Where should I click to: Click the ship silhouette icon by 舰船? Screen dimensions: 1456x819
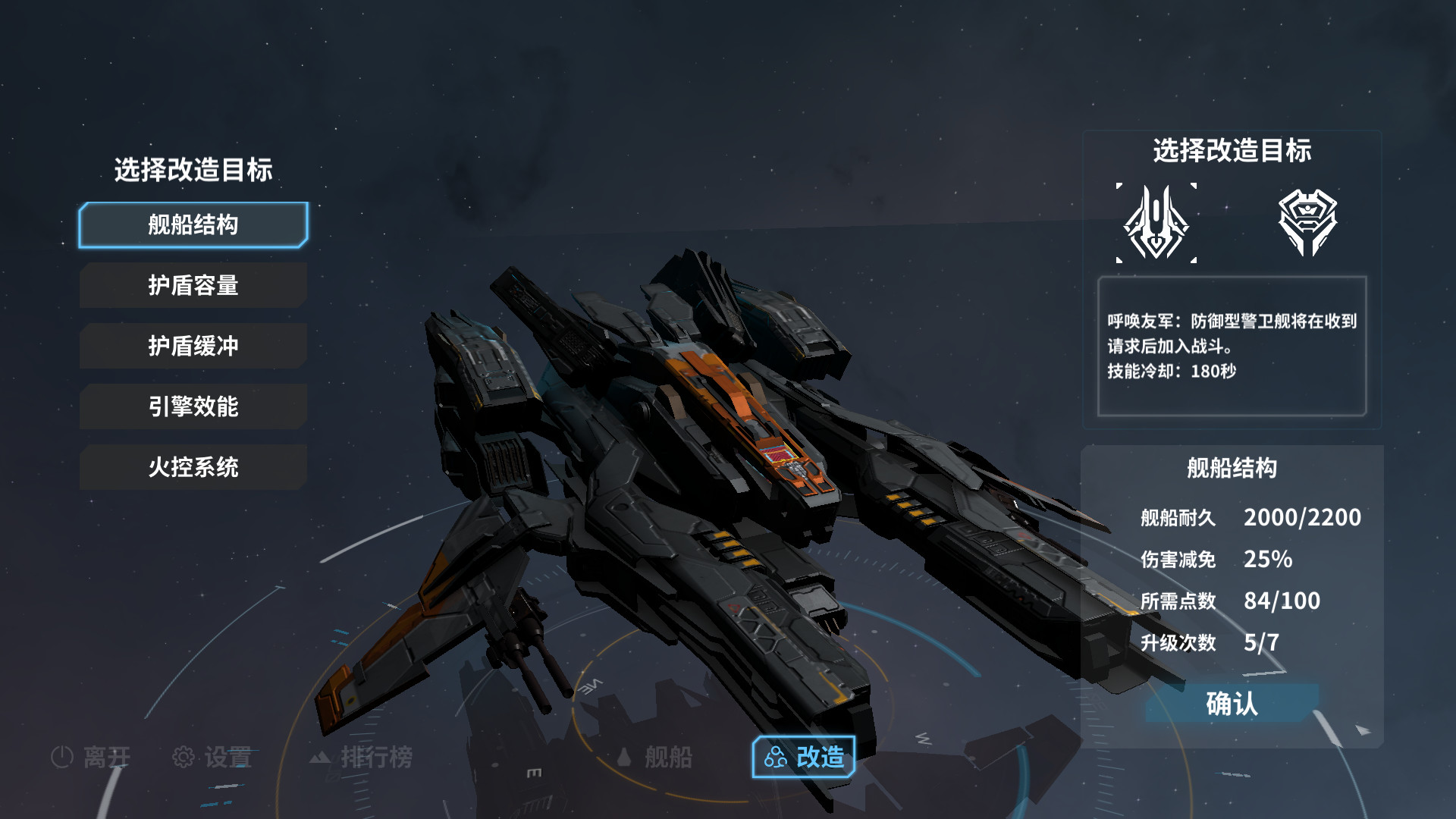click(625, 756)
